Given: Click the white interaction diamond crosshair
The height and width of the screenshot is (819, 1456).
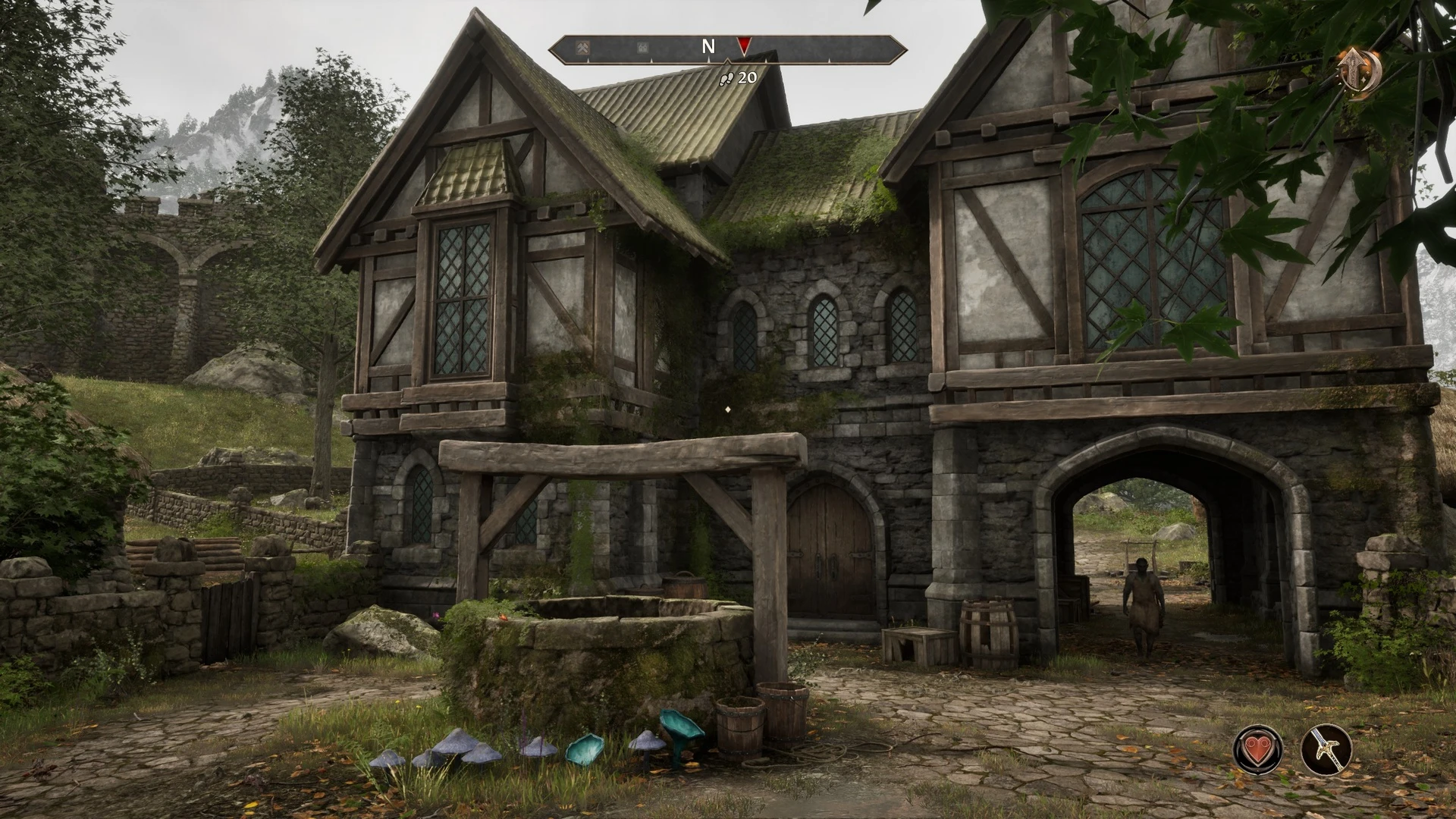Looking at the screenshot, I should click(x=729, y=408).
